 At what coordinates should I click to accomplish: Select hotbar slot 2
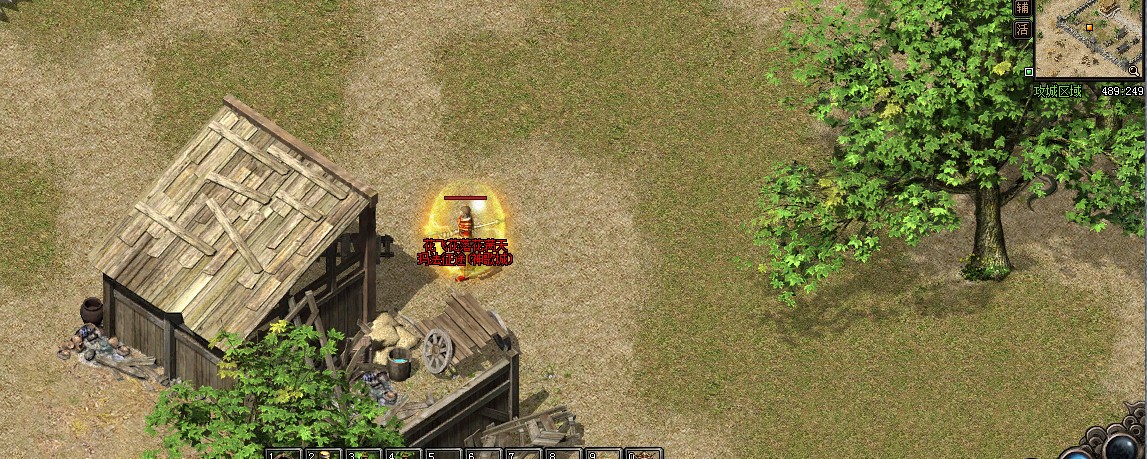pos(323,455)
